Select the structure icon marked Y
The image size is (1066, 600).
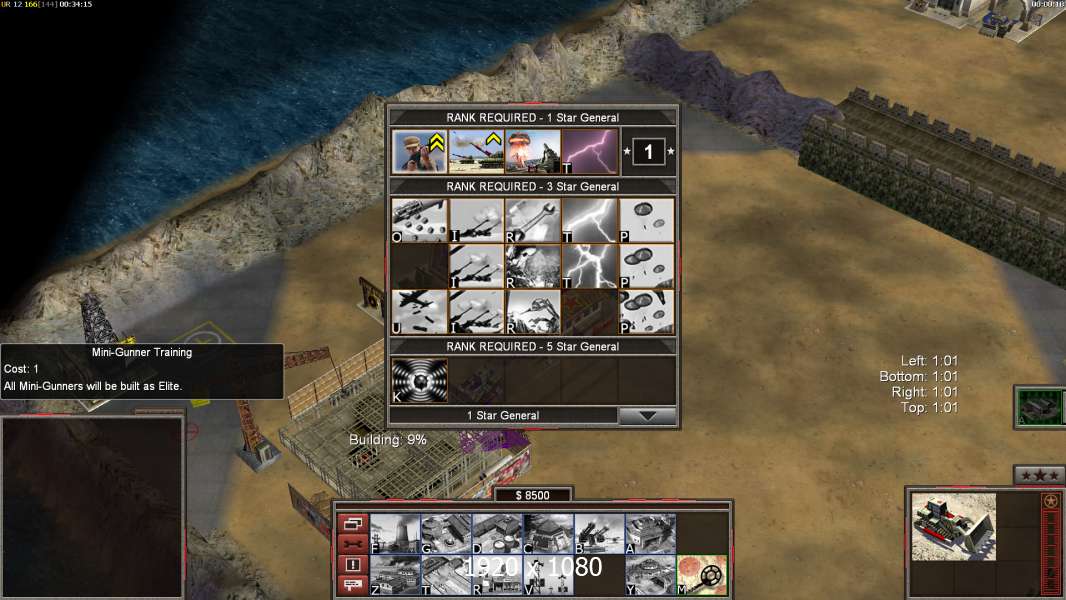650,575
